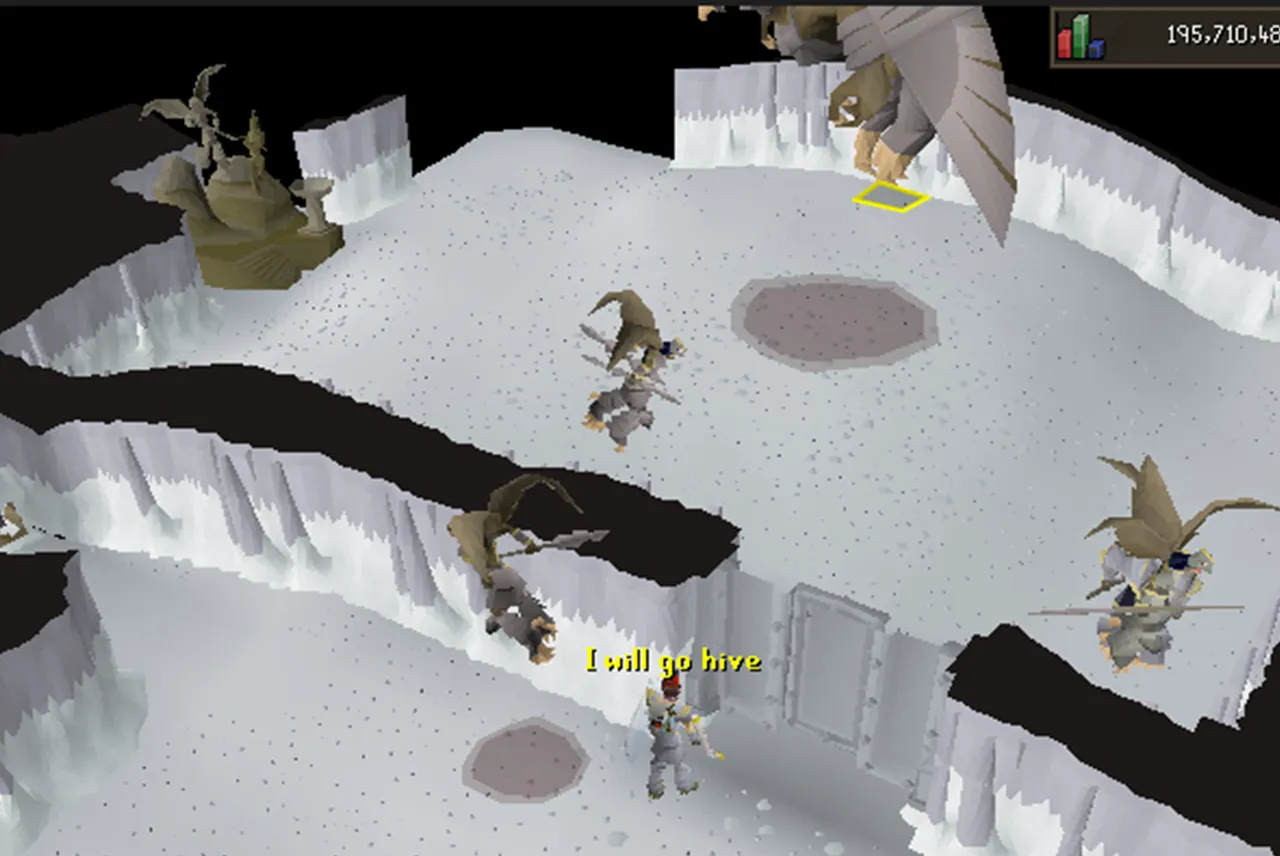Image resolution: width=1280 pixels, height=856 pixels.
Task: Click the yellow marked tile under Kree'arra
Action: coord(888,198)
